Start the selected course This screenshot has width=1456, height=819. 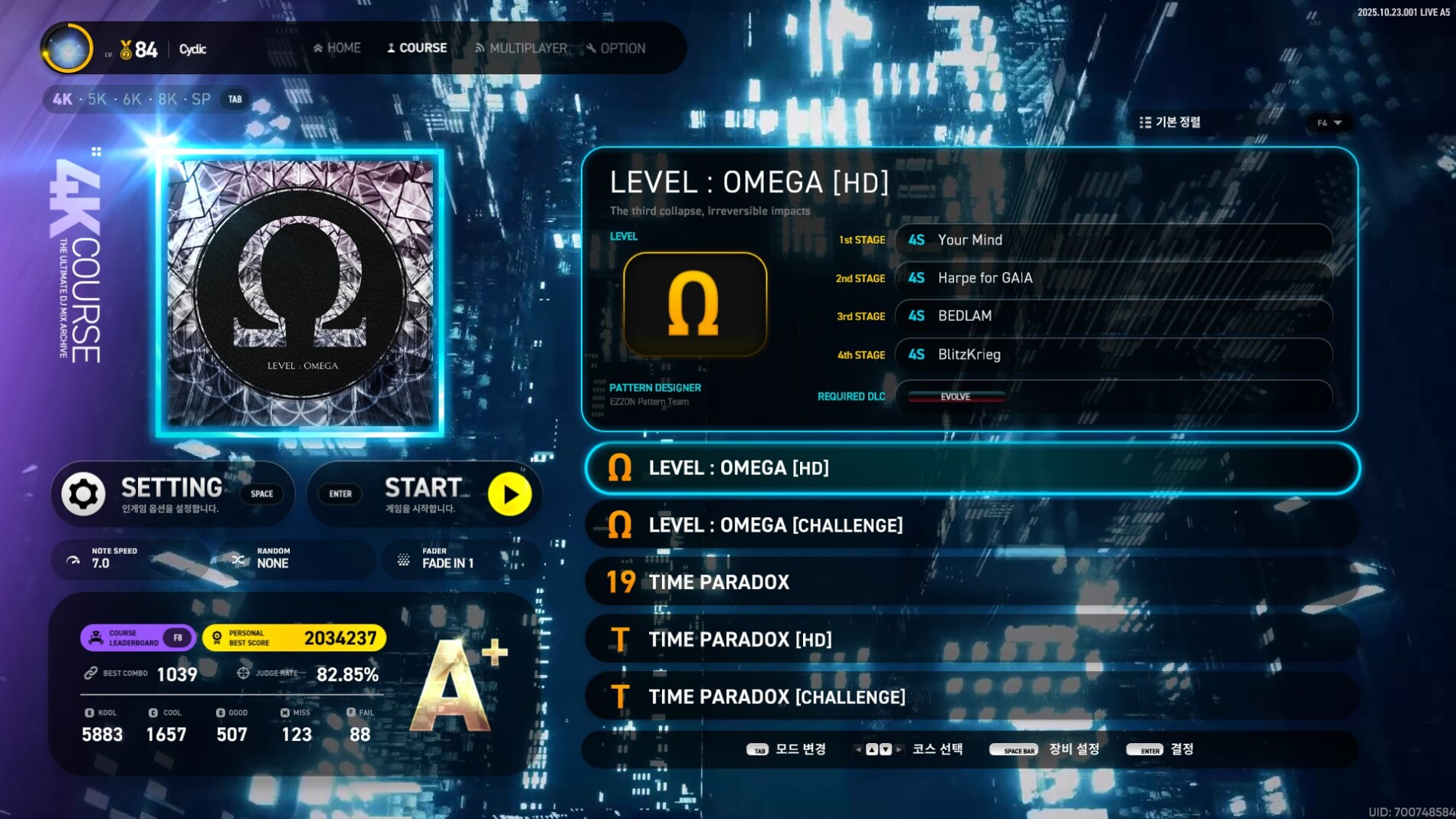click(425, 494)
